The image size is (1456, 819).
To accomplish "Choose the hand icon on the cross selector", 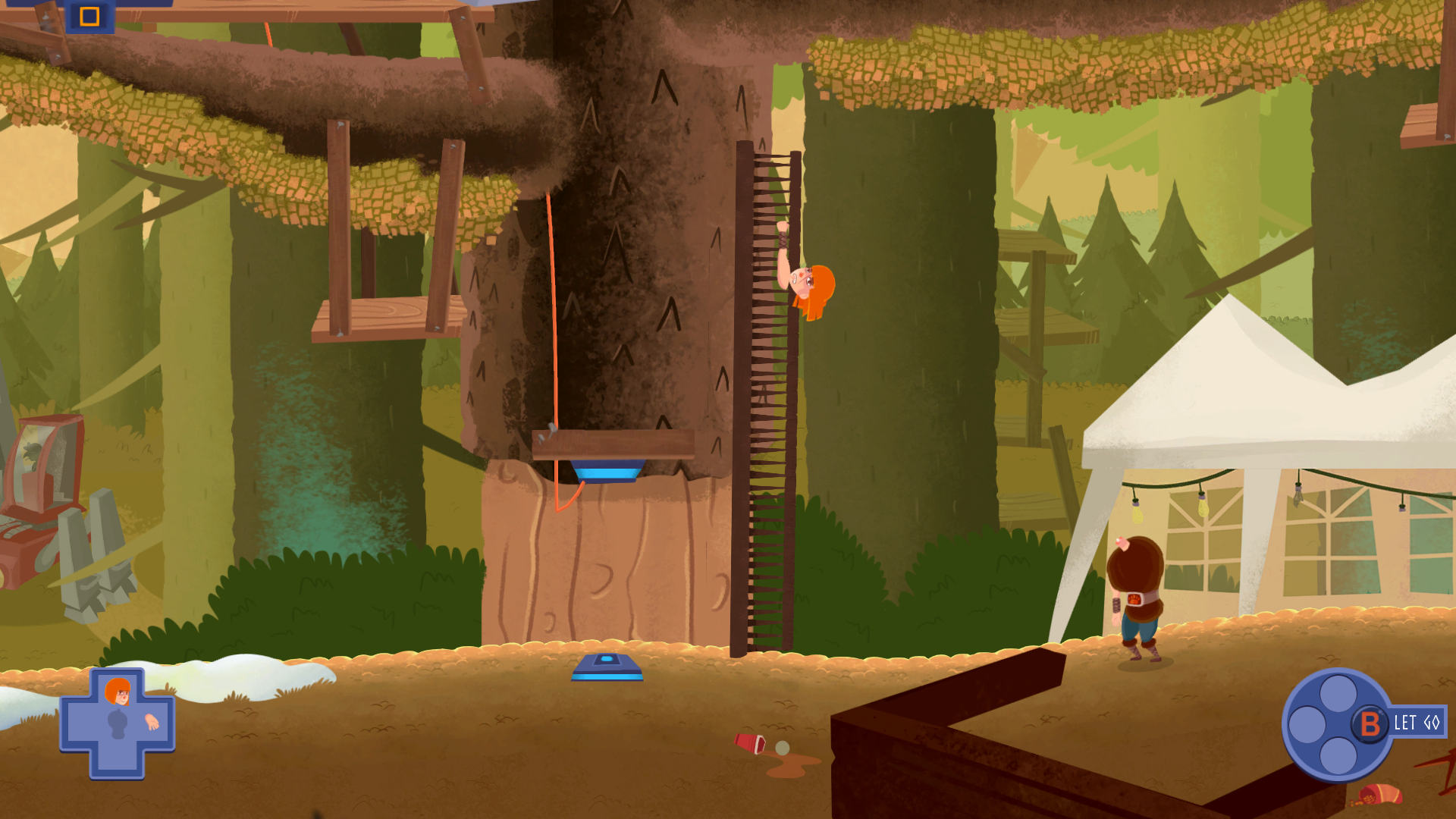I will point(152,722).
